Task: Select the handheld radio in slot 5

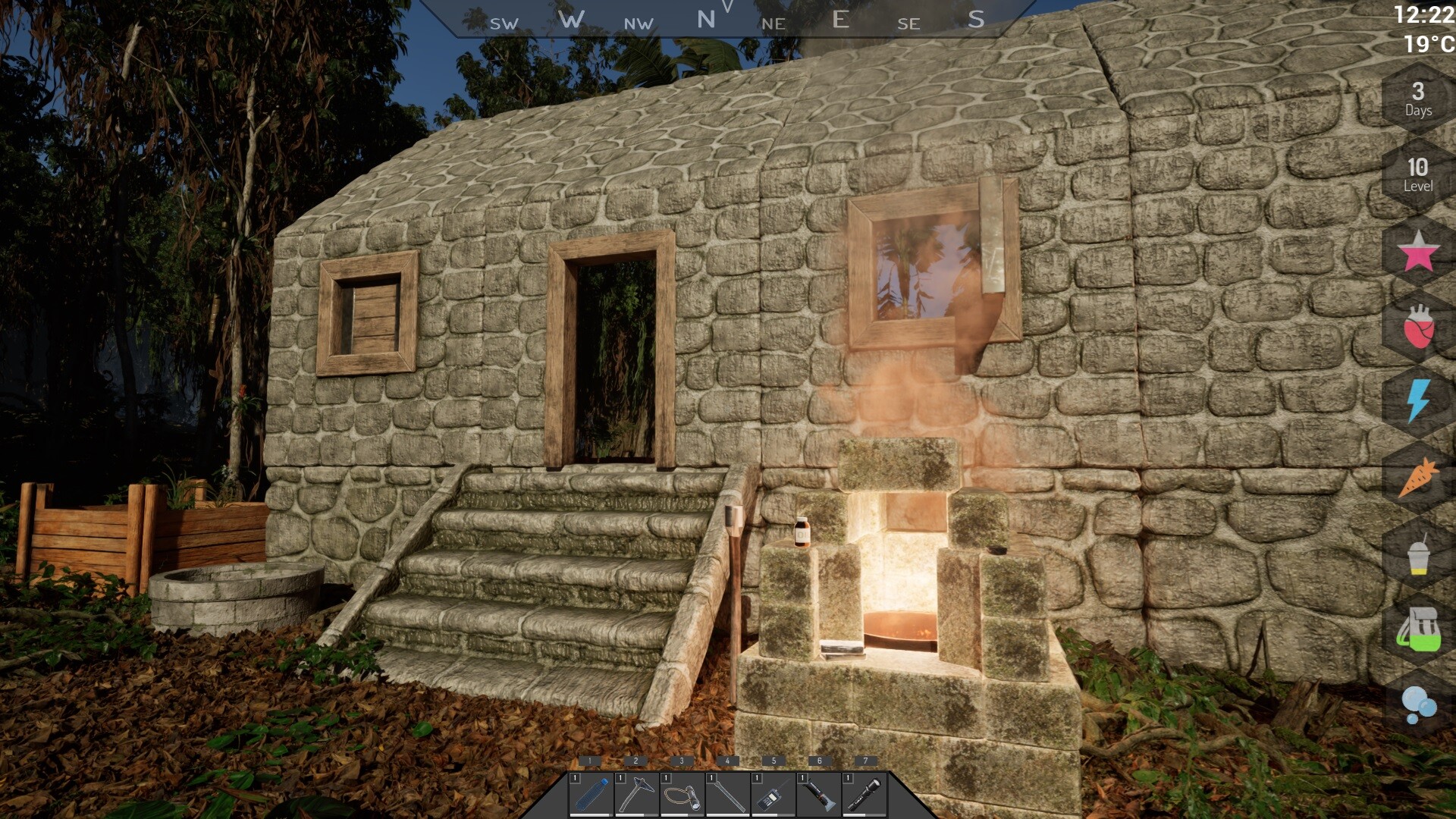Action: click(774, 793)
